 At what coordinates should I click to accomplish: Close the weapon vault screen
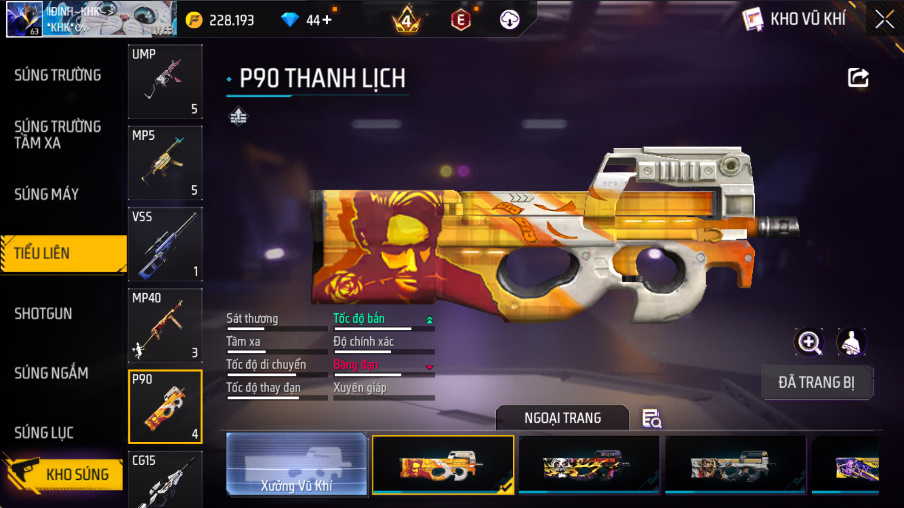pyautogui.click(x=884, y=19)
